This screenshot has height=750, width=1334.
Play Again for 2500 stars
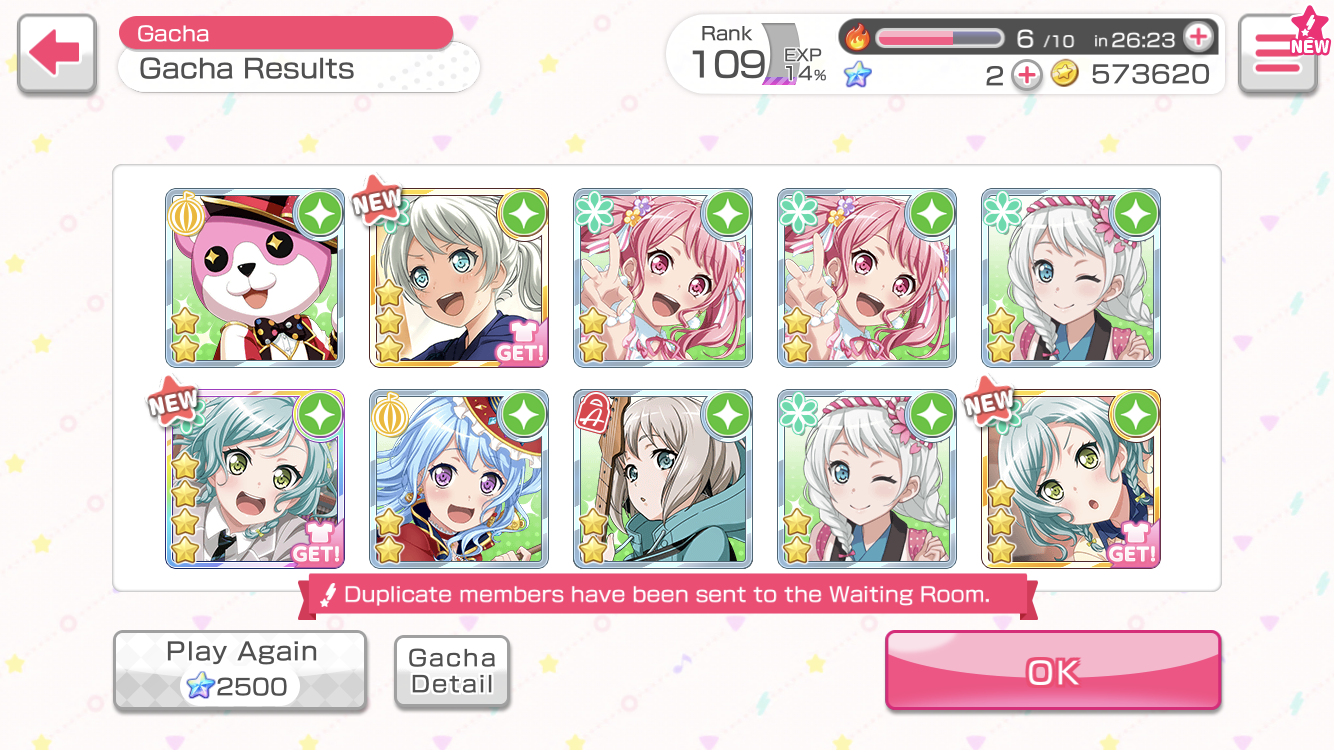pos(240,670)
